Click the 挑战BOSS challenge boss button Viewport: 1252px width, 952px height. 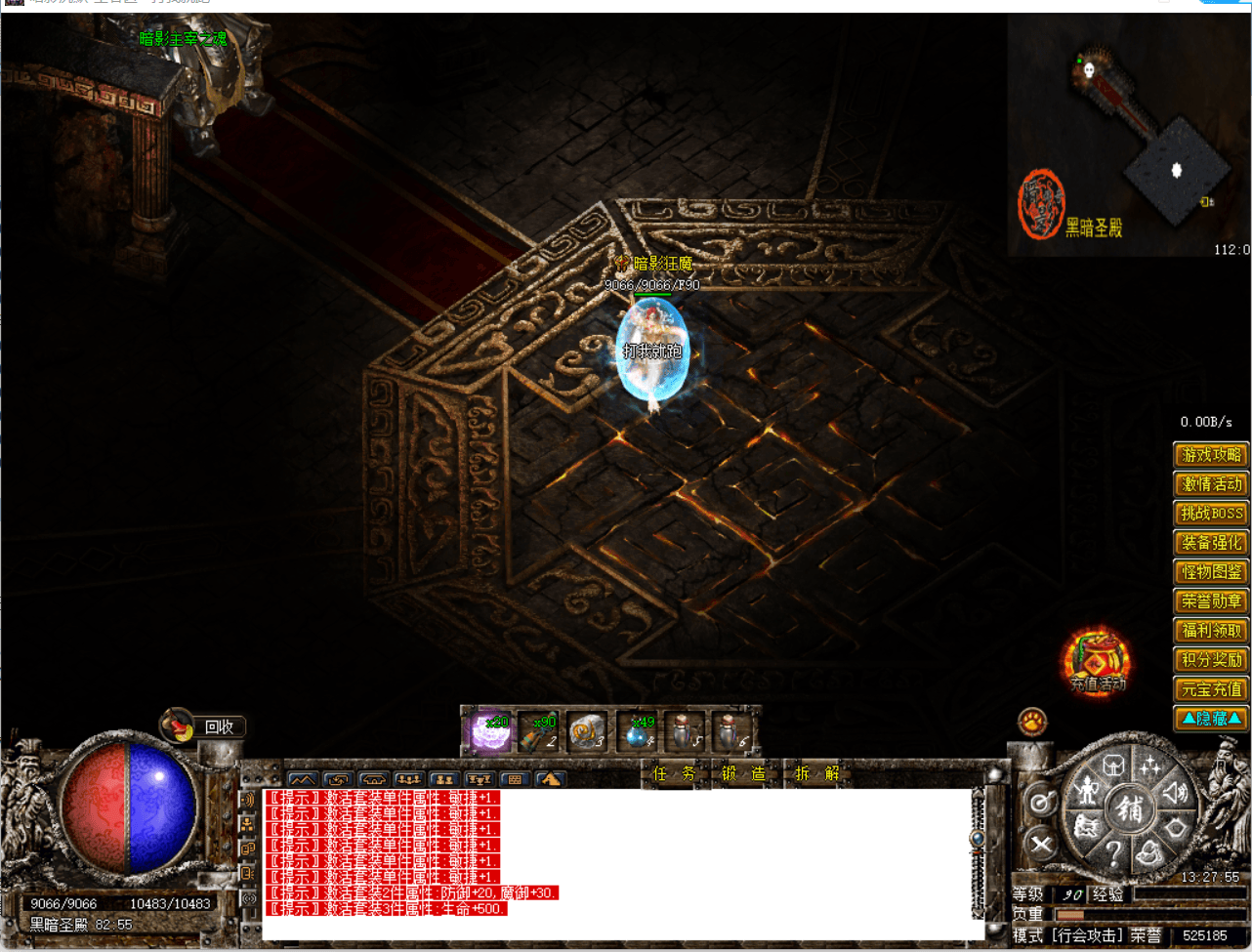tap(1211, 515)
